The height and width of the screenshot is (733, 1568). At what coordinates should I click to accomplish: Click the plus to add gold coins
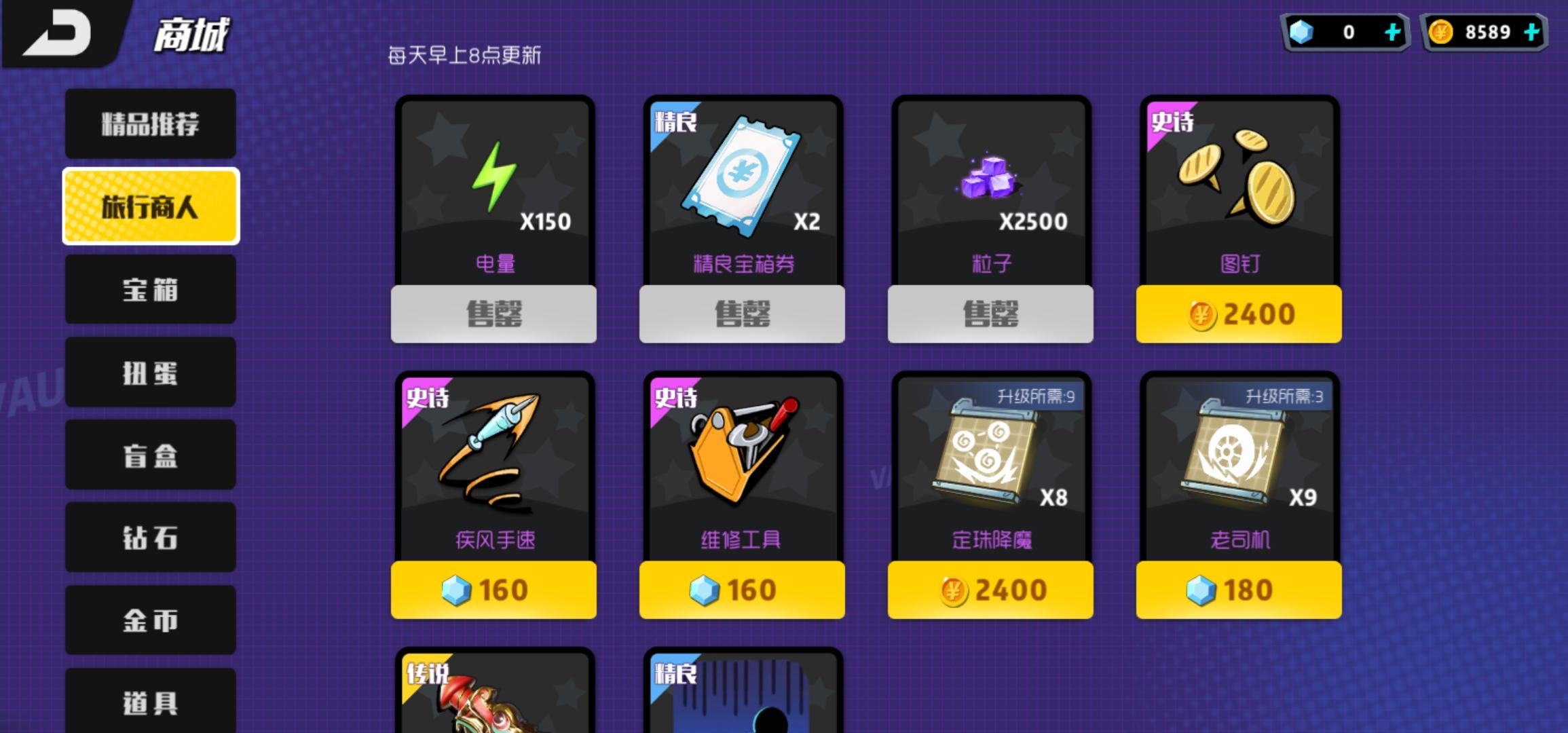[x=1531, y=31]
